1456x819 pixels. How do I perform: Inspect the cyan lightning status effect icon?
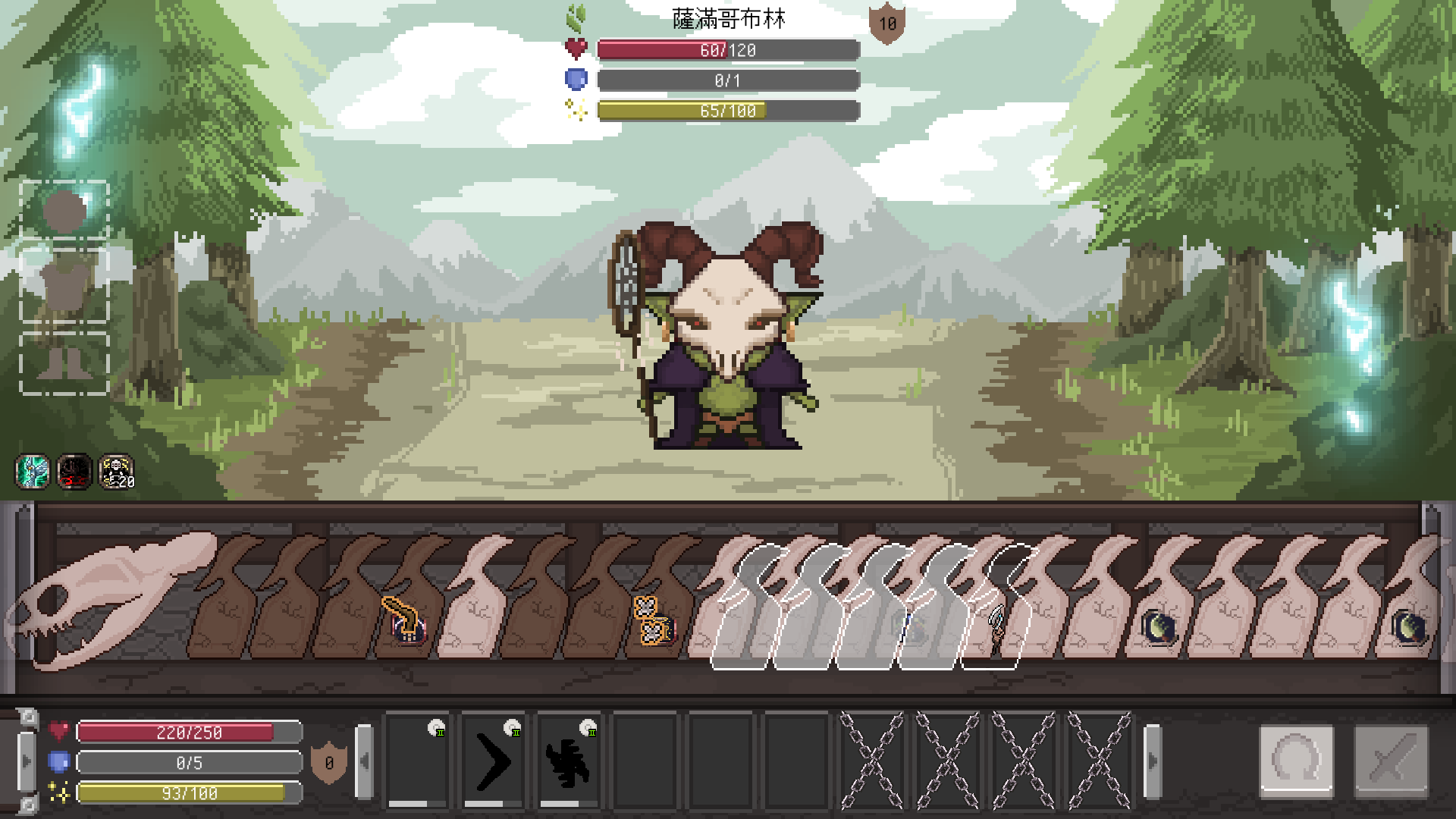(x=33, y=472)
